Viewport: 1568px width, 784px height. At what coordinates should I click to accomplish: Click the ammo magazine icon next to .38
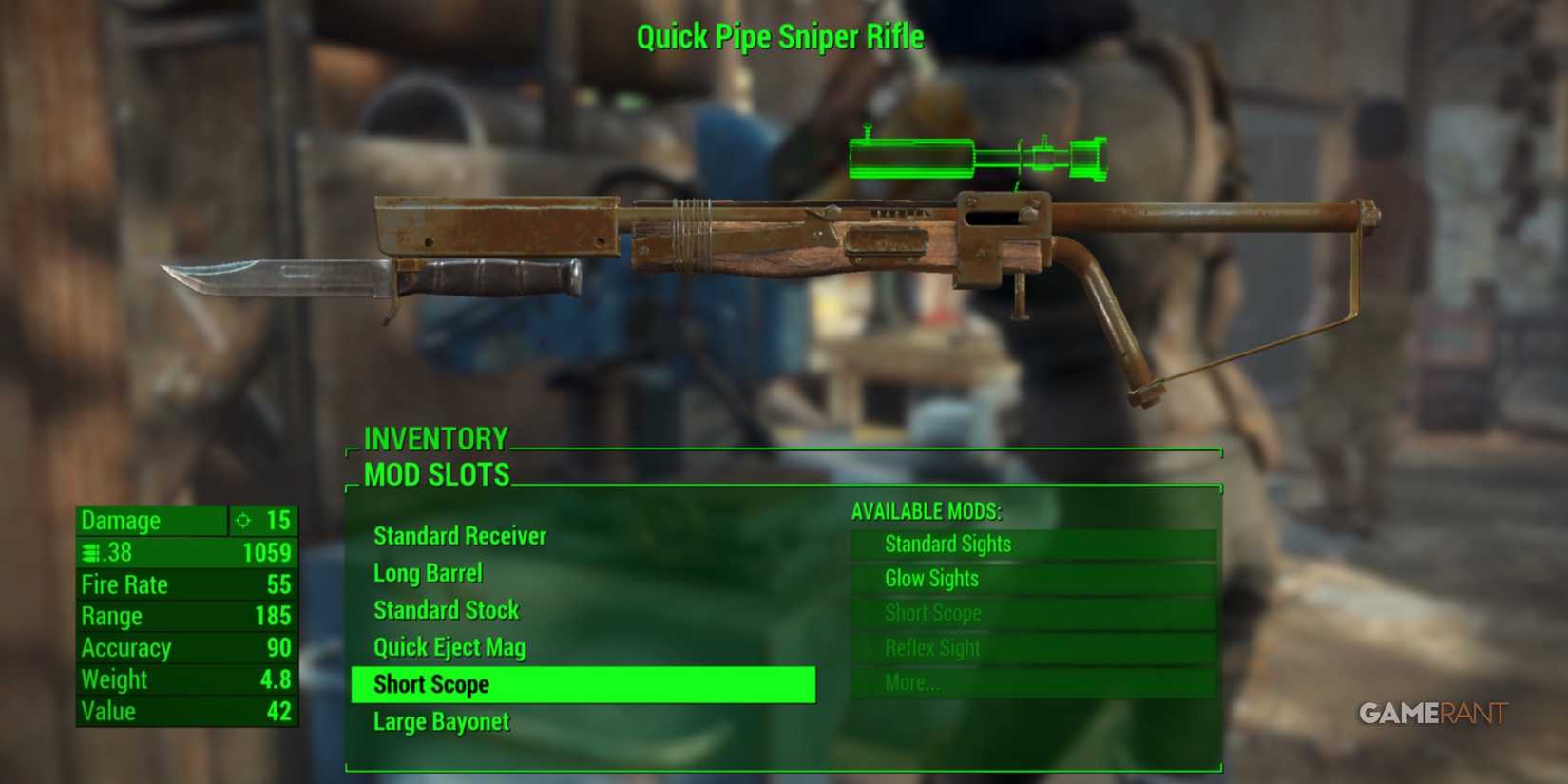90,552
